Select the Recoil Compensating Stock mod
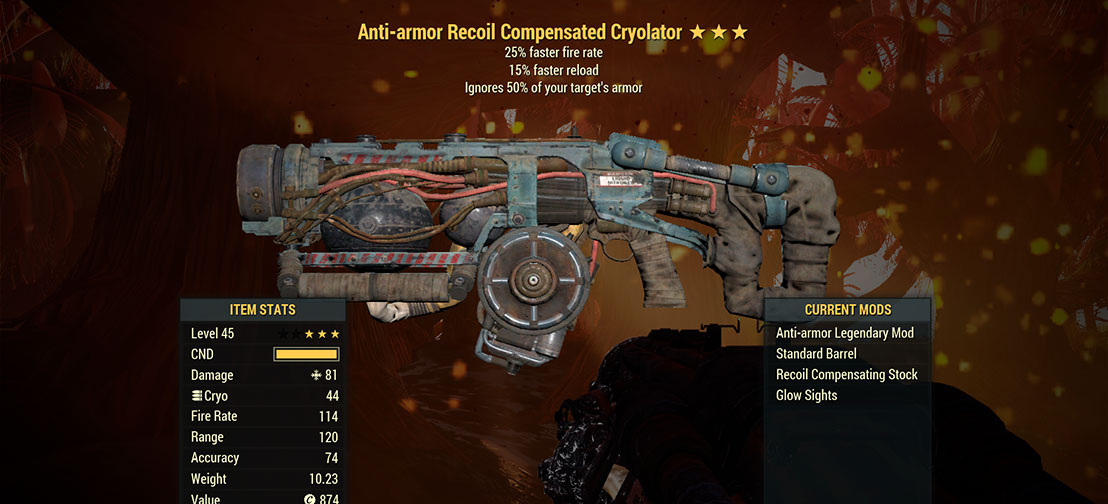1108x504 pixels. point(846,374)
